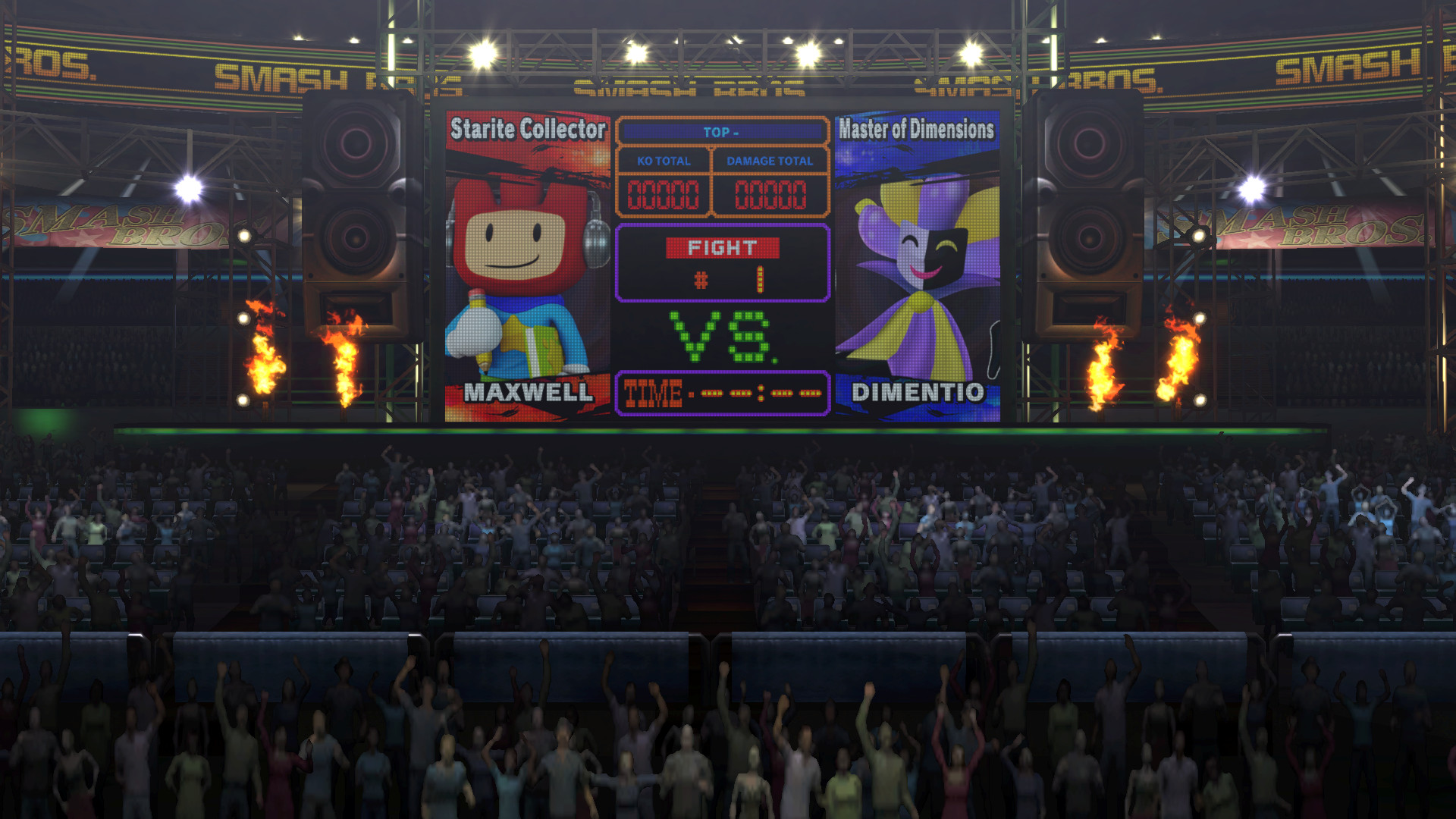Click the KO TOTAL 00000 score readout
The image size is (1456, 819).
(662, 193)
